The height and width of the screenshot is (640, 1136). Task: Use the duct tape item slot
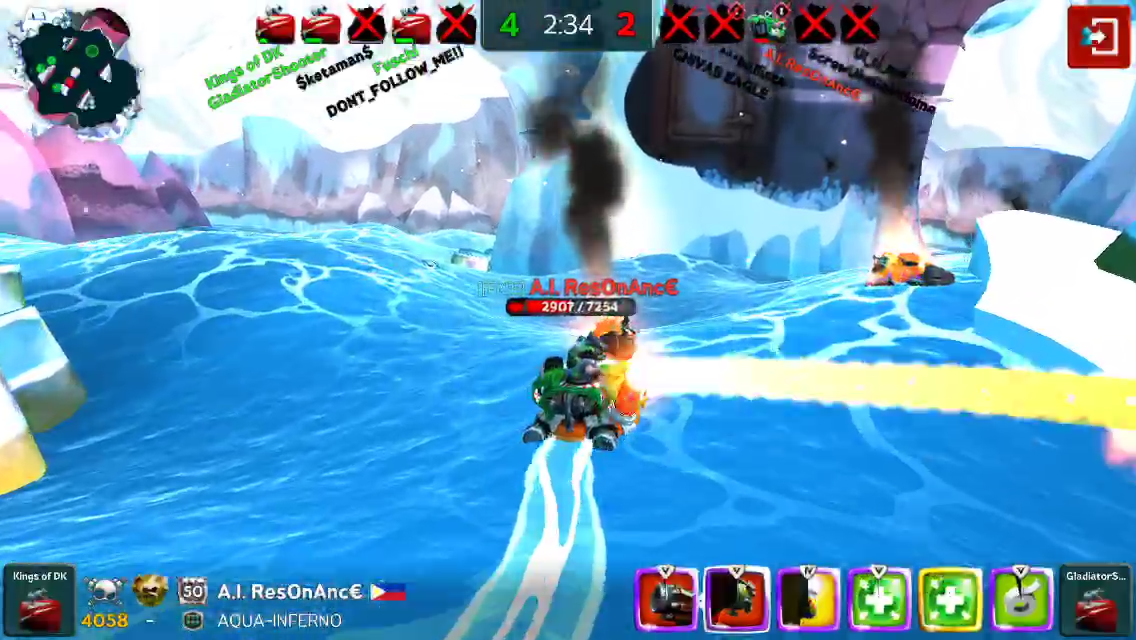[1021, 600]
